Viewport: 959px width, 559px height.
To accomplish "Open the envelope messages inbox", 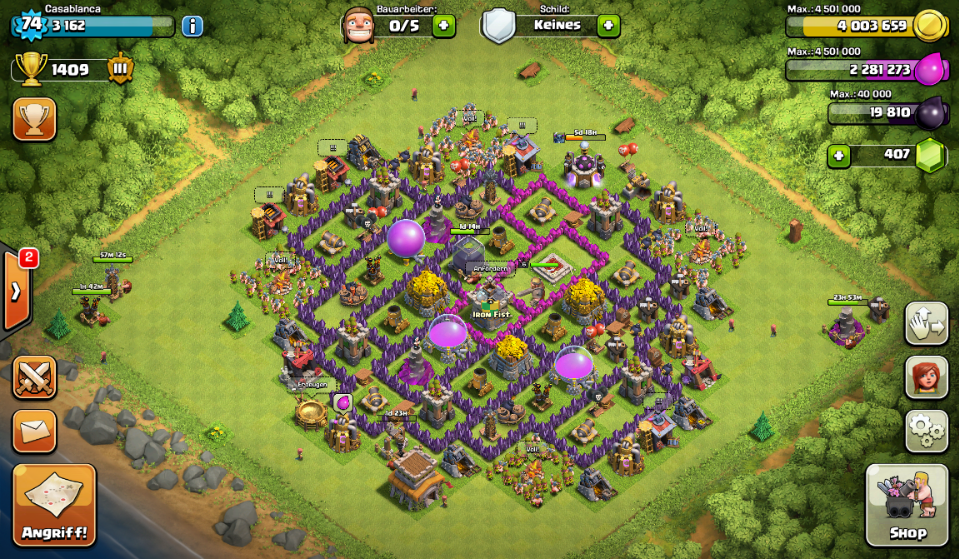I will click(x=34, y=431).
